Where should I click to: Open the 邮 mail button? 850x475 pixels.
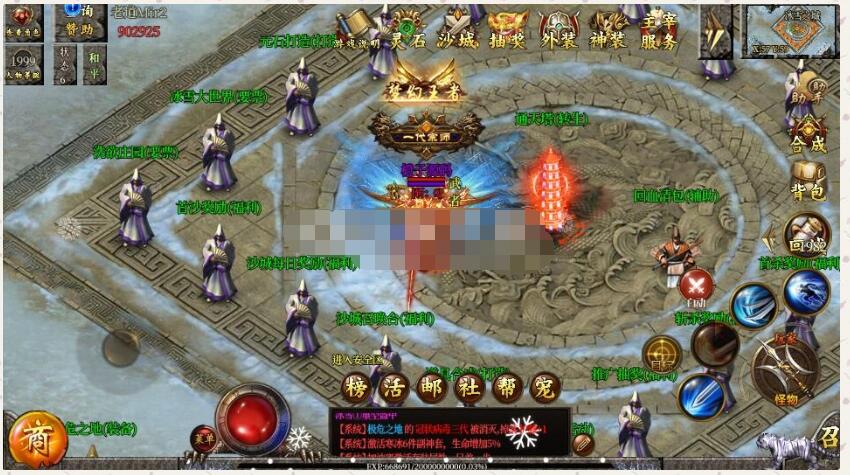click(434, 387)
